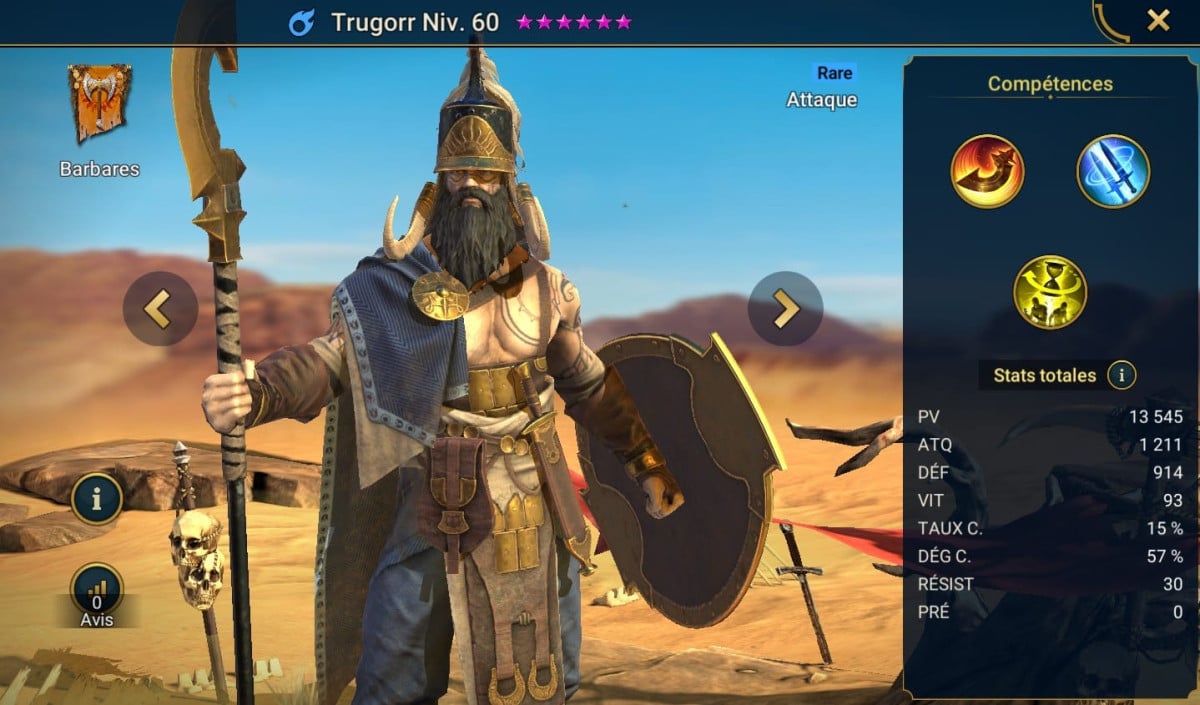Go to the next champion with right arrow
The width and height of the screenshot is (1200, 705).
click(785, 309)
